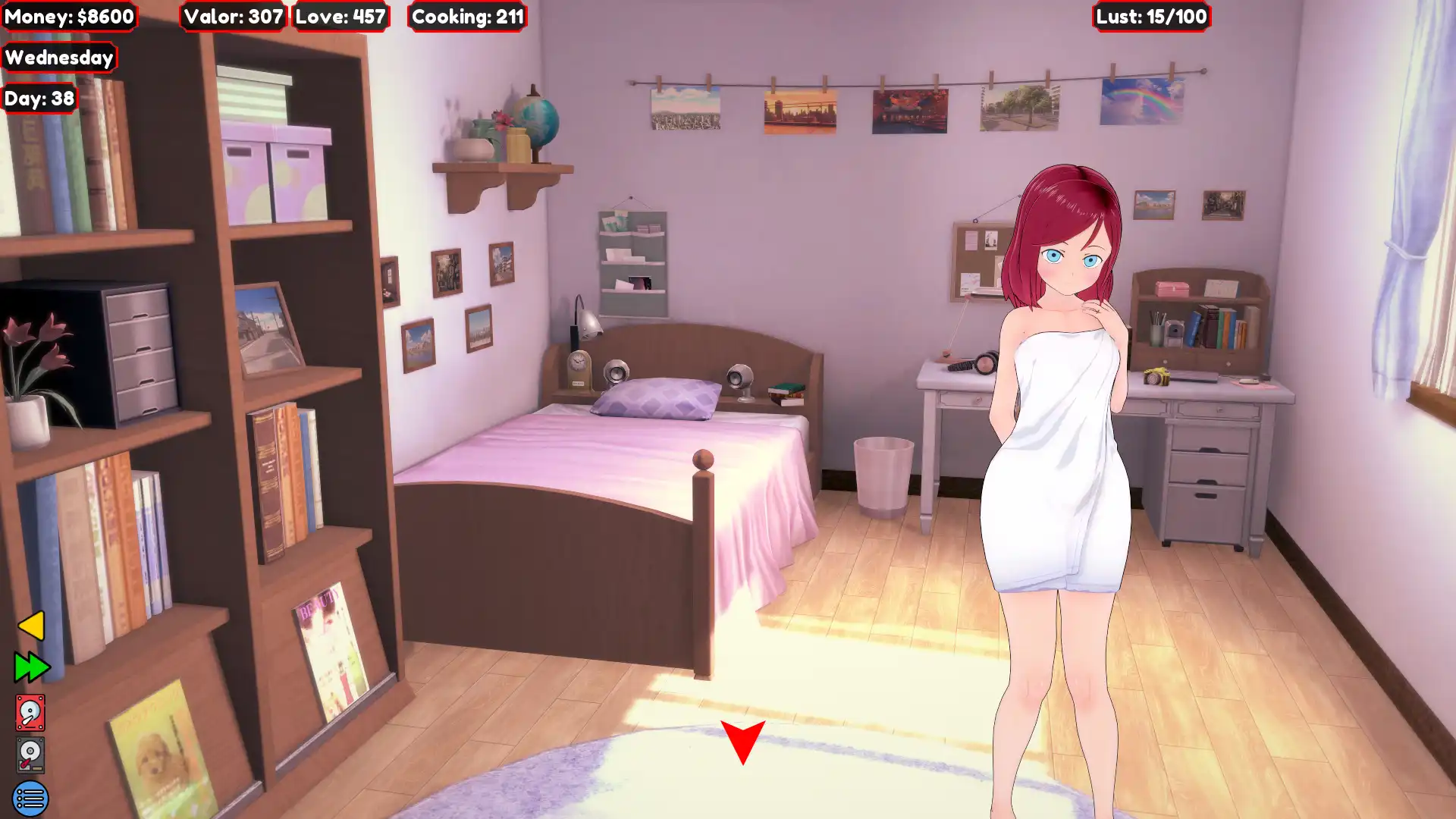The width and height of the screenshot is (1456, 819).
Task: Open the gray hard drive load icon
Action: pyautogui.click(x=29, y=753)
